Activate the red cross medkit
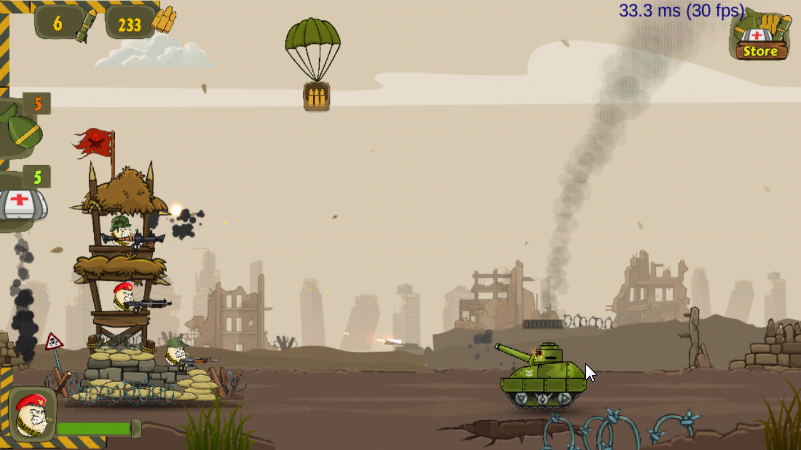 tap(19, 201)
